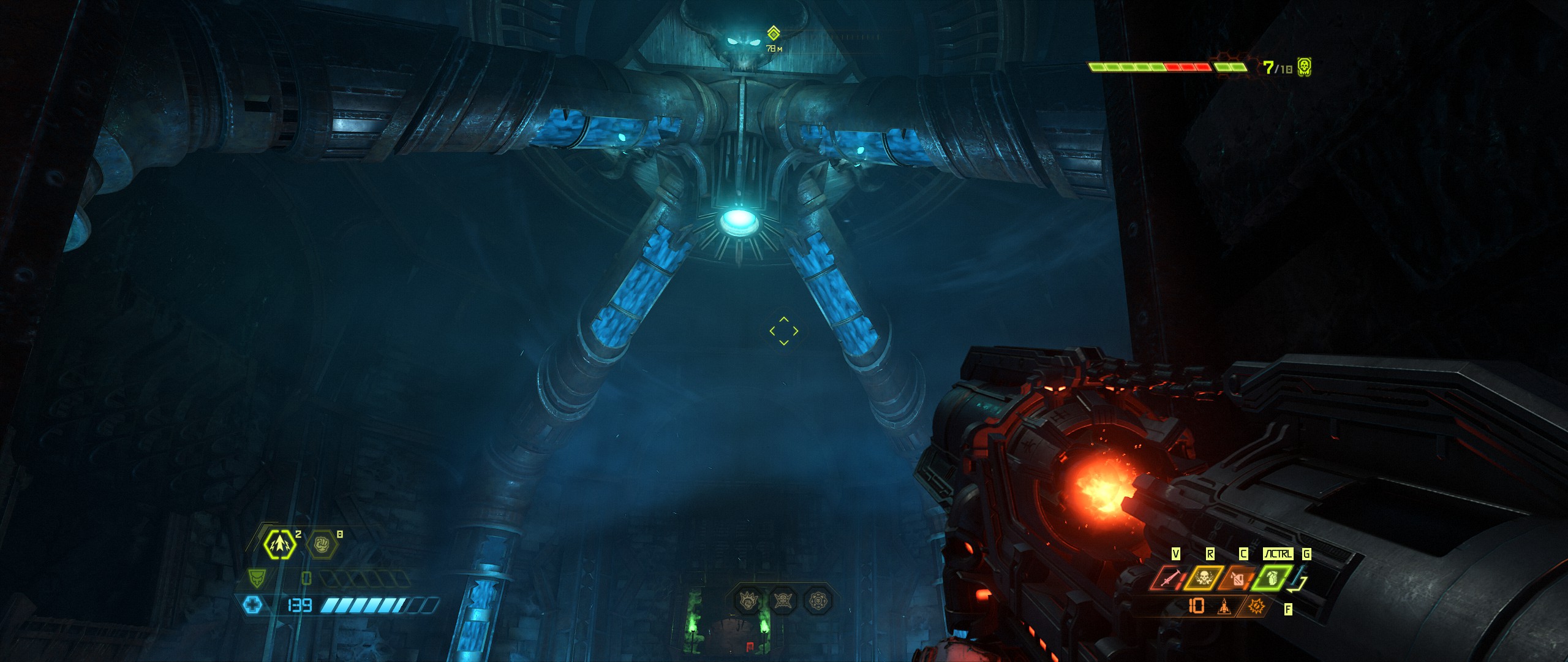Viewport: 1568px width, 662px height.
Task: Activate the flaming skull equipment icon
Action: 1204,579
